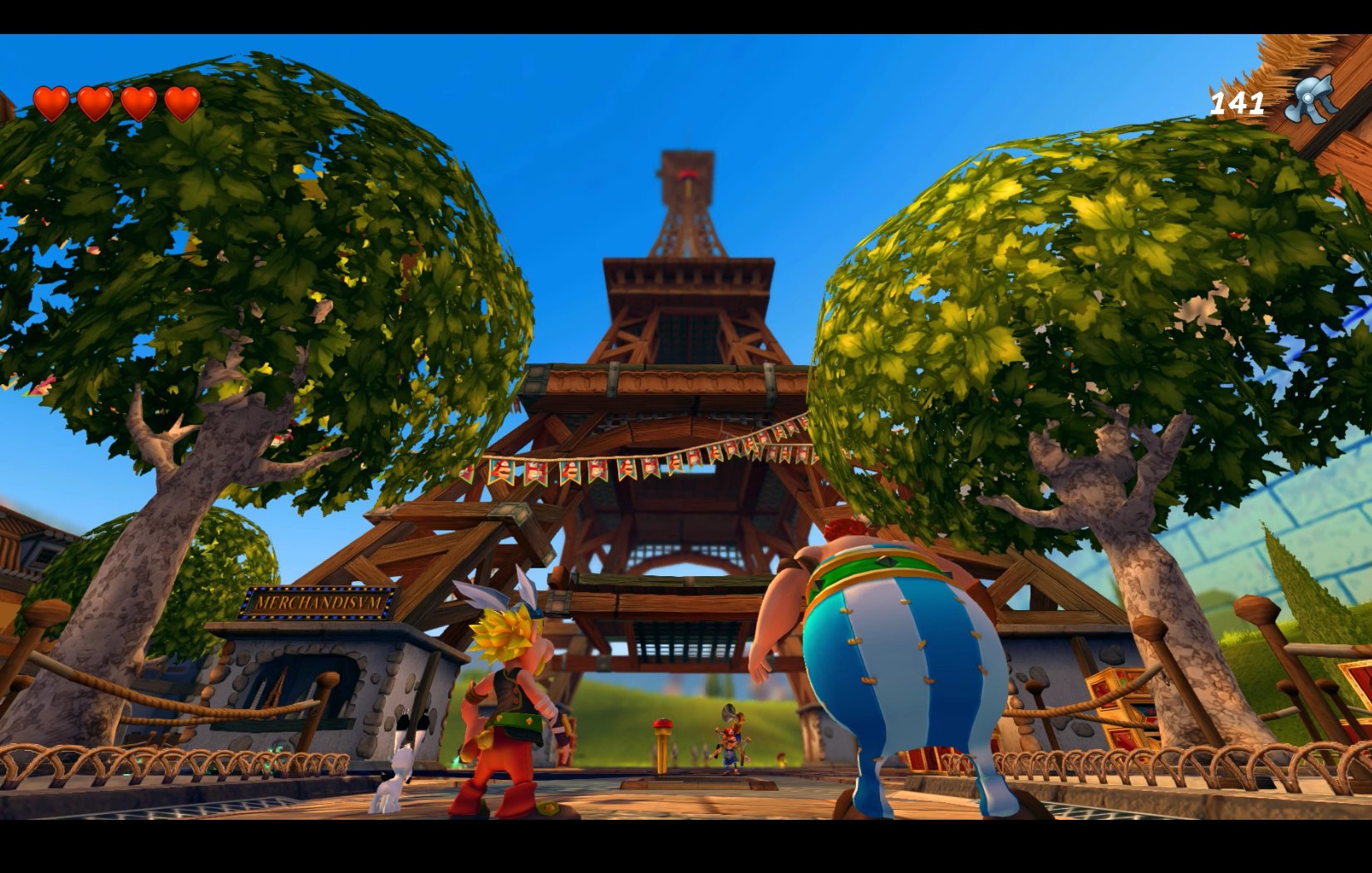Click the third heart in the health bar
This screenshot has width=1372, height=873.
tap(135, 103)
